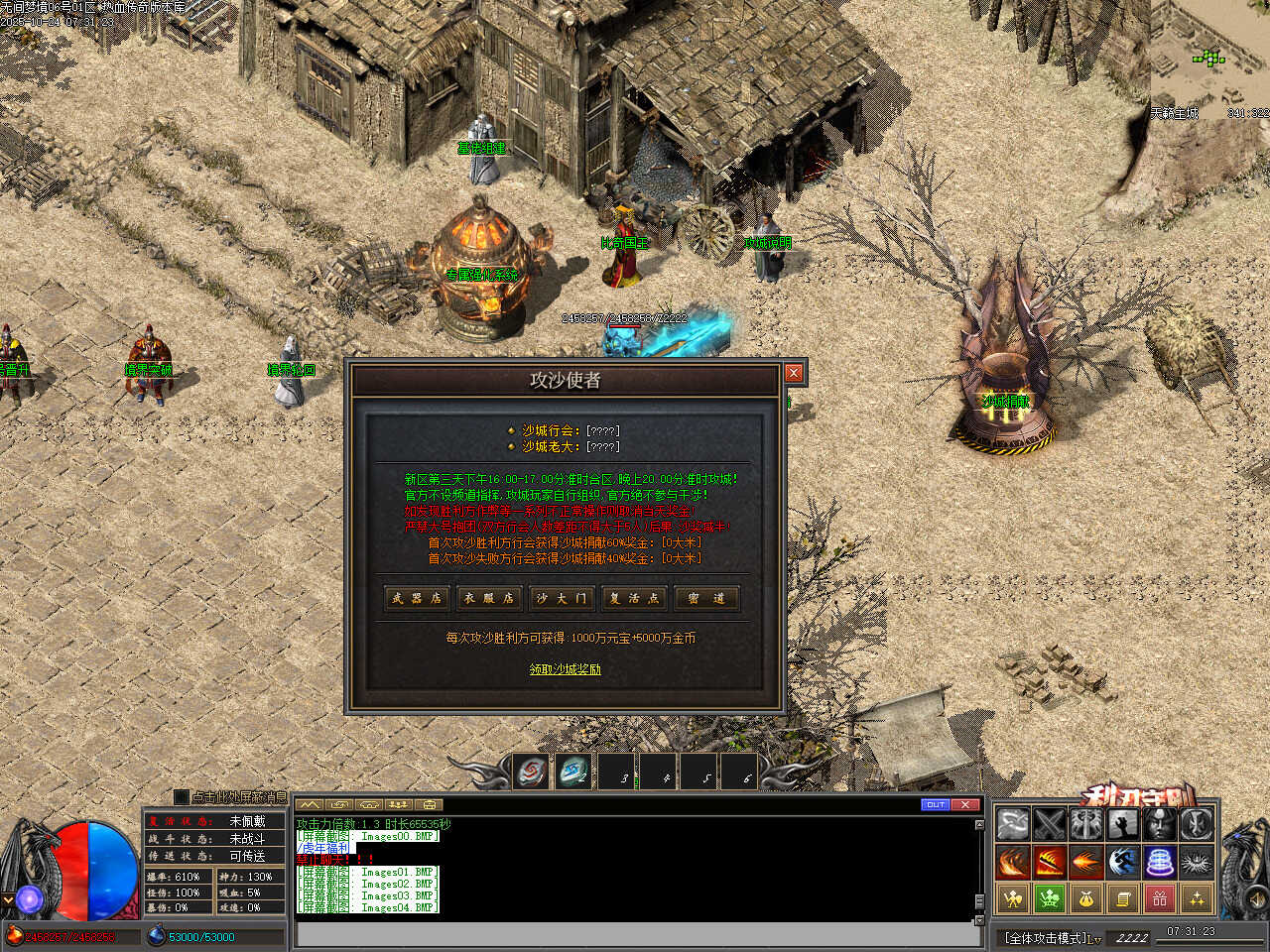
Task: Click the blue OUT button on chat panel
Action: click(x=935, y=804)
